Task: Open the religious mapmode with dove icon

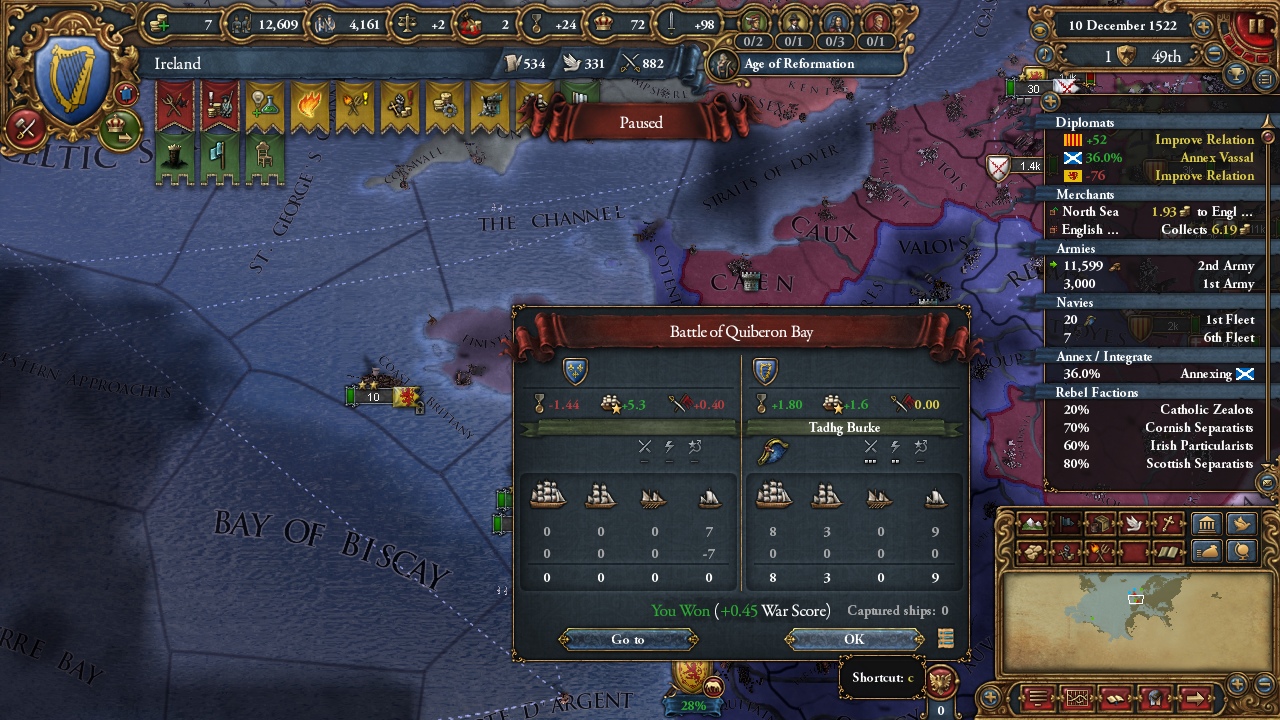Action: tap(1134, 524)
